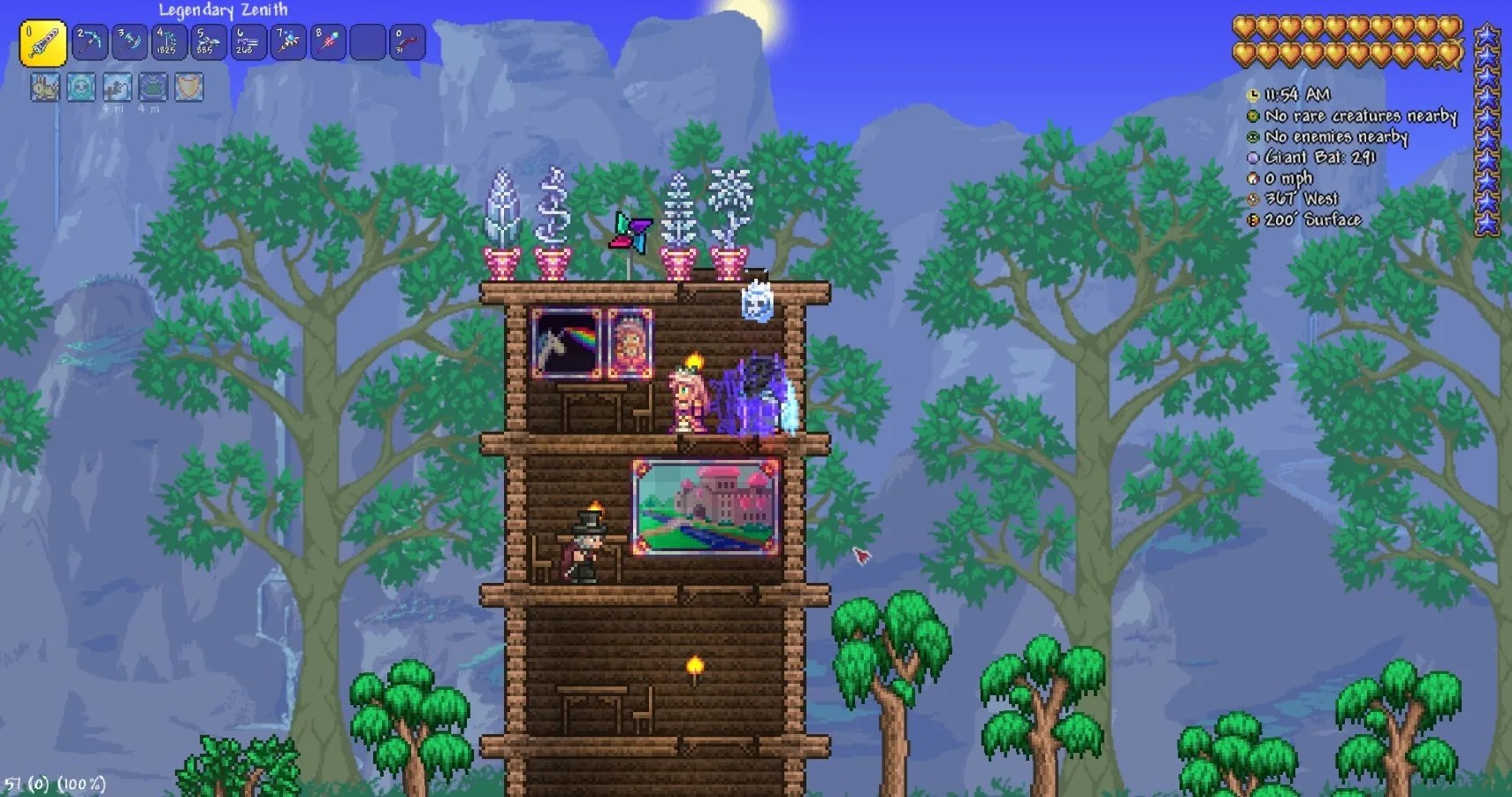Cancel the shield buff icon
The height and width of the screenshot is (797, 1512).
tap(188, 88)
